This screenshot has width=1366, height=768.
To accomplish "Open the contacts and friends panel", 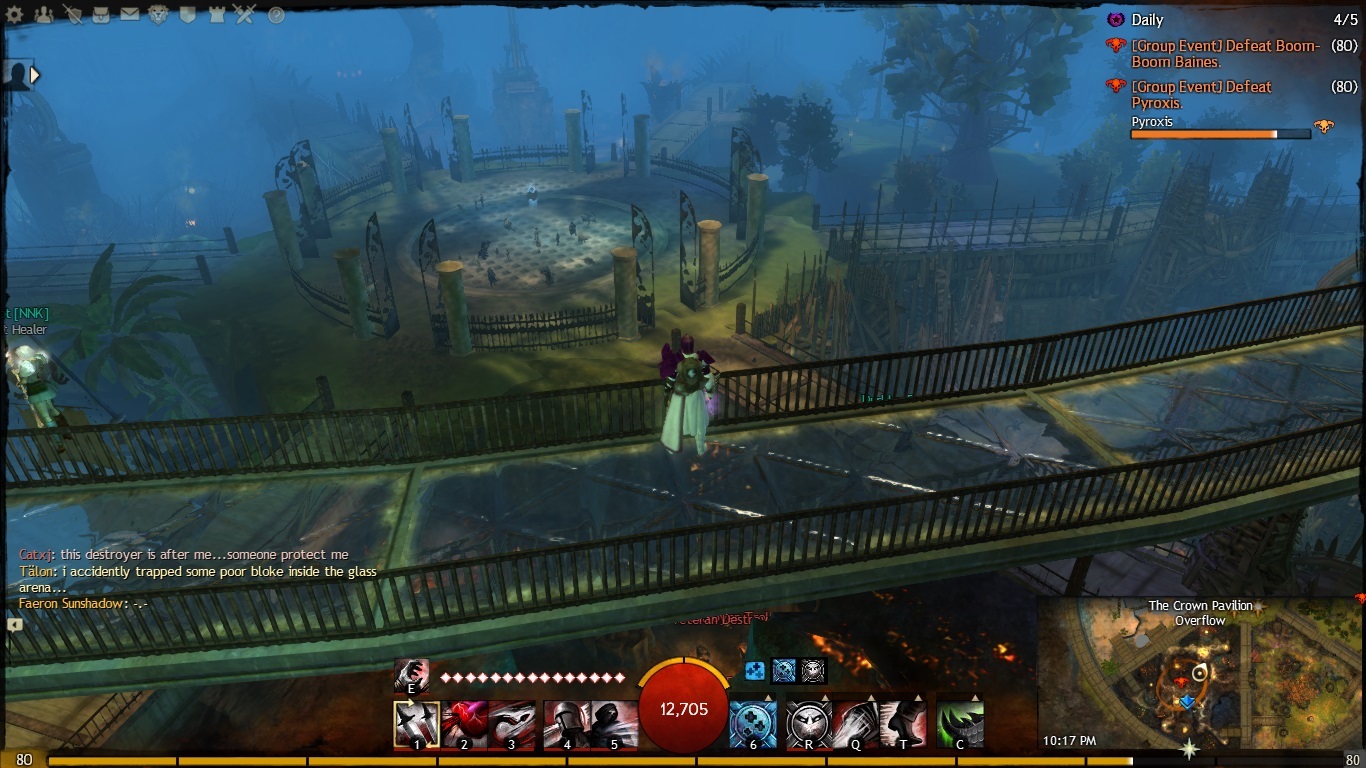I will tap(44, 15).
